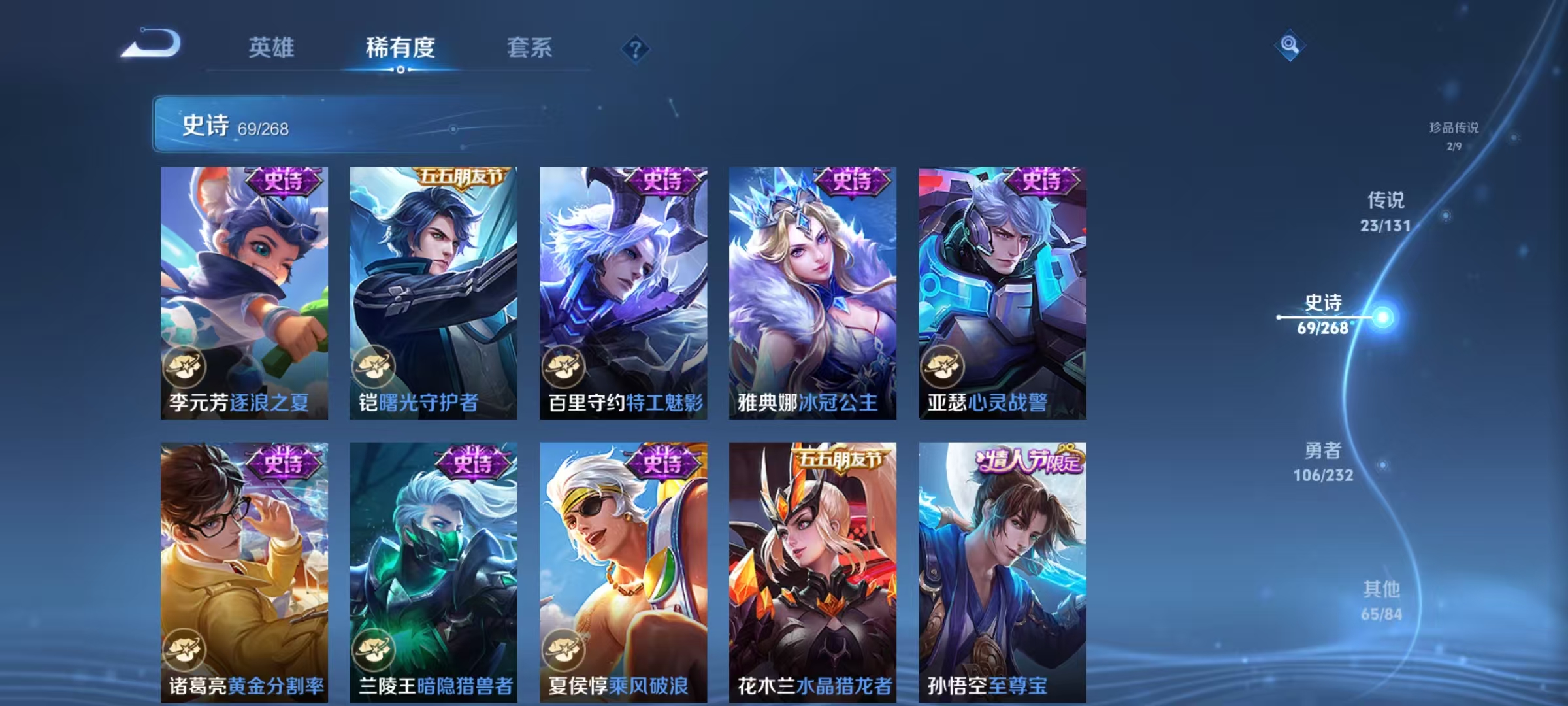
Task: Click the fragment icon on 诸葛亮 skin card
Action: click(x=185, y=647)
